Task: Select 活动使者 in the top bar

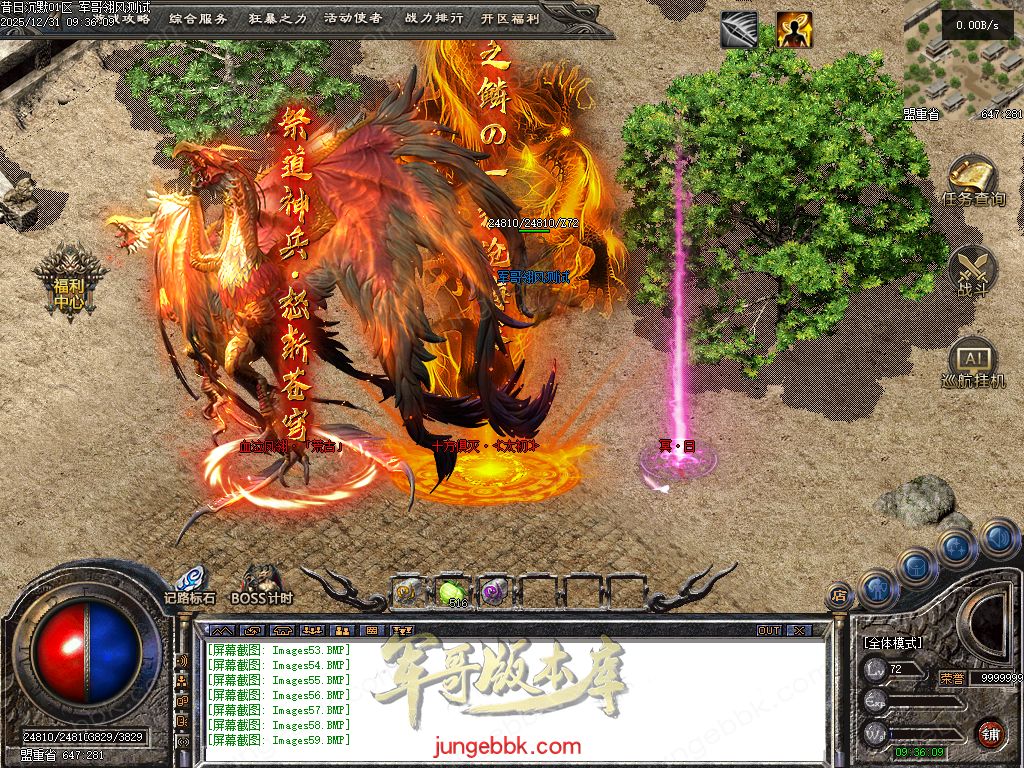Action: coord(353,18)
